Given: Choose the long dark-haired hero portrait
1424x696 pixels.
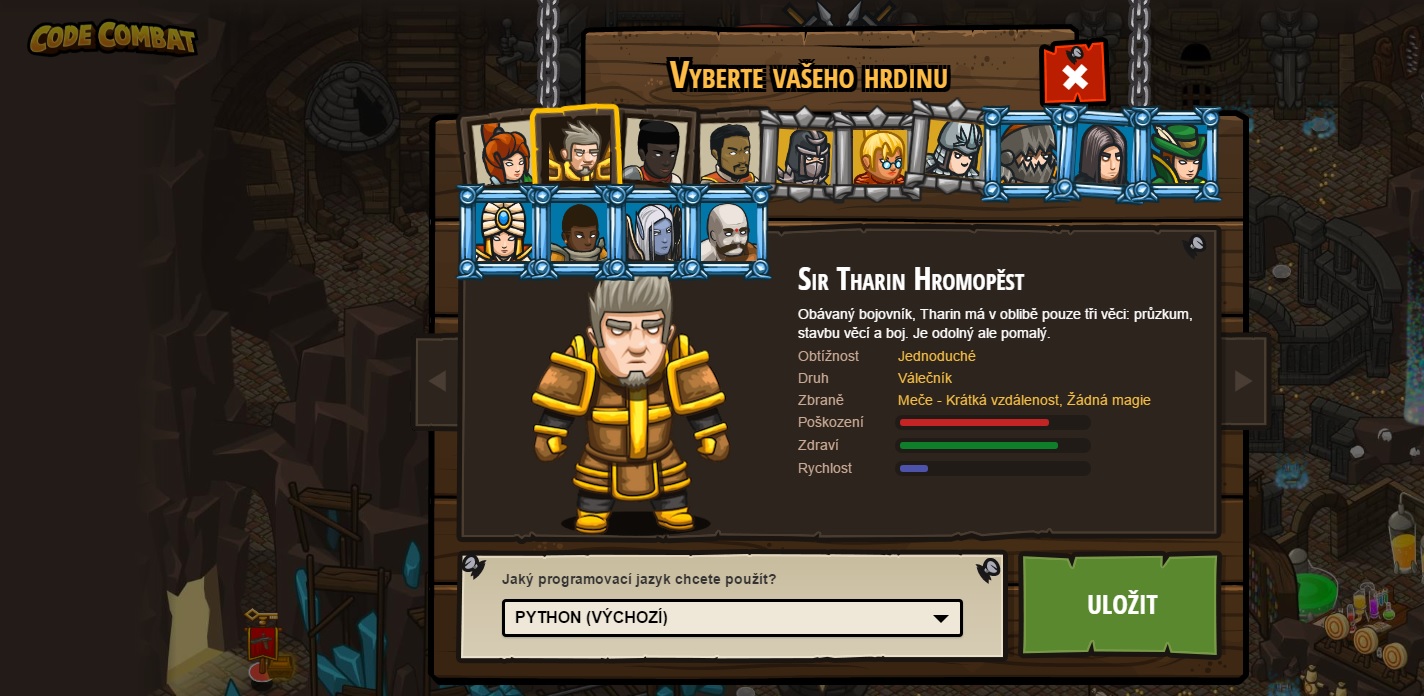Looking at the screenshot, I should (x=1102, y=154).
